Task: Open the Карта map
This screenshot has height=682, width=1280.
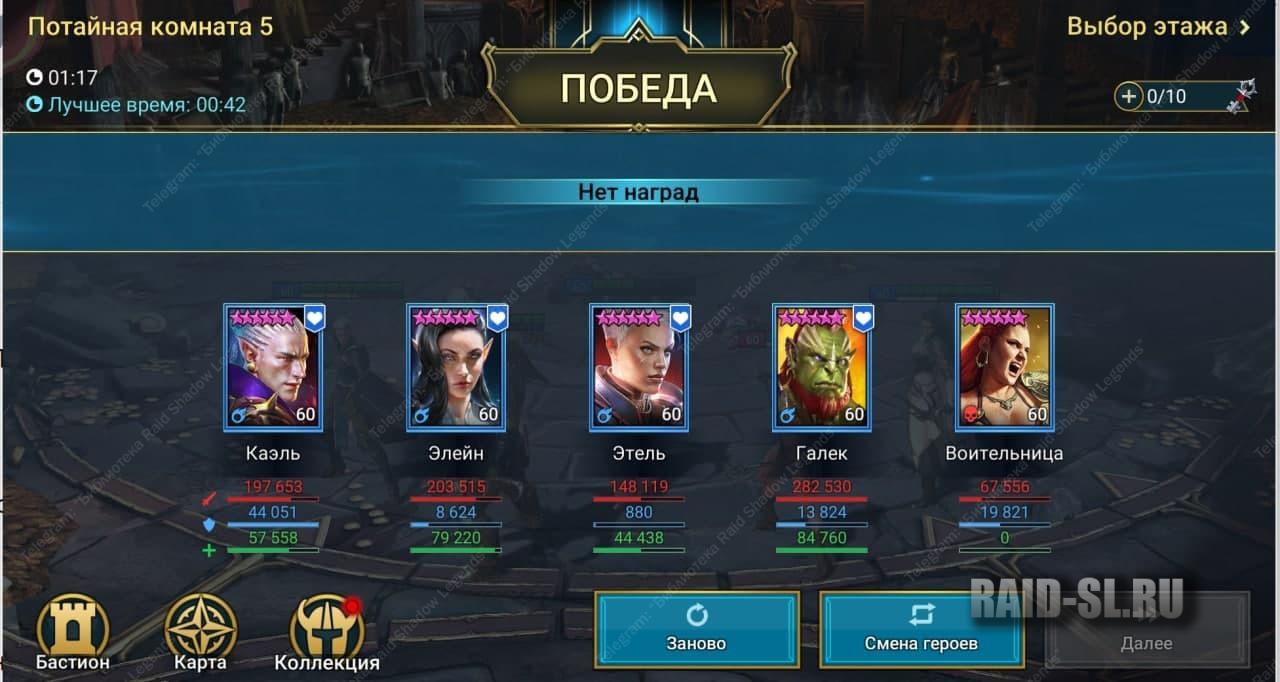Action: coord(200,632)
